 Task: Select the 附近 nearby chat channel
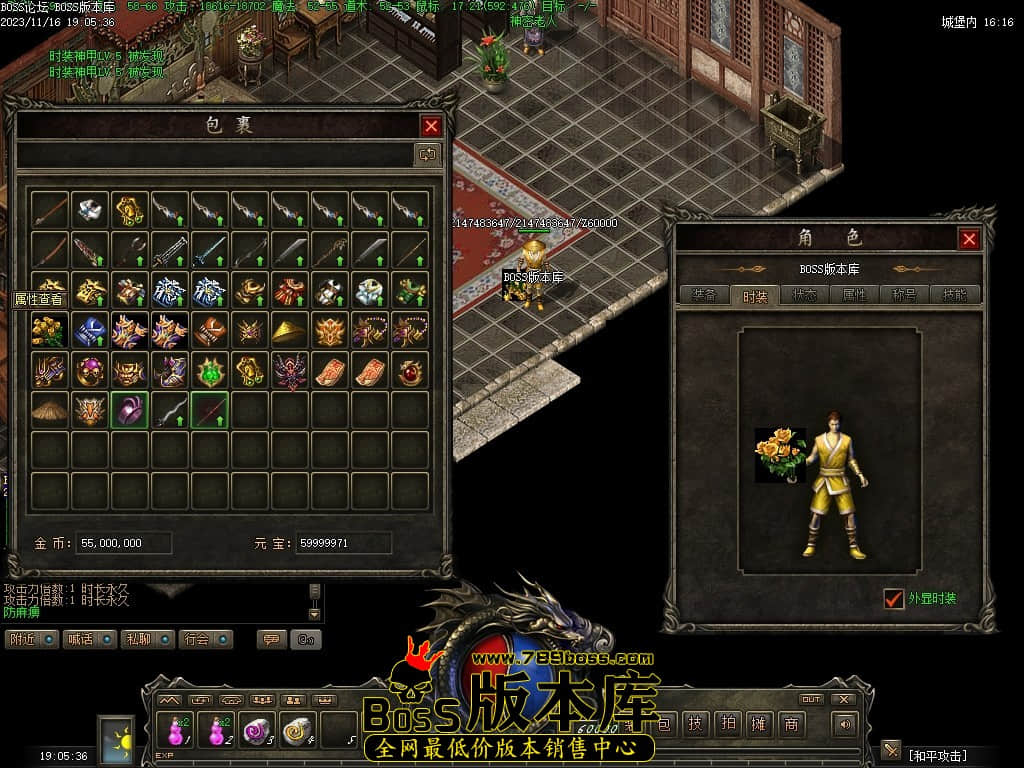coord(33,639)
